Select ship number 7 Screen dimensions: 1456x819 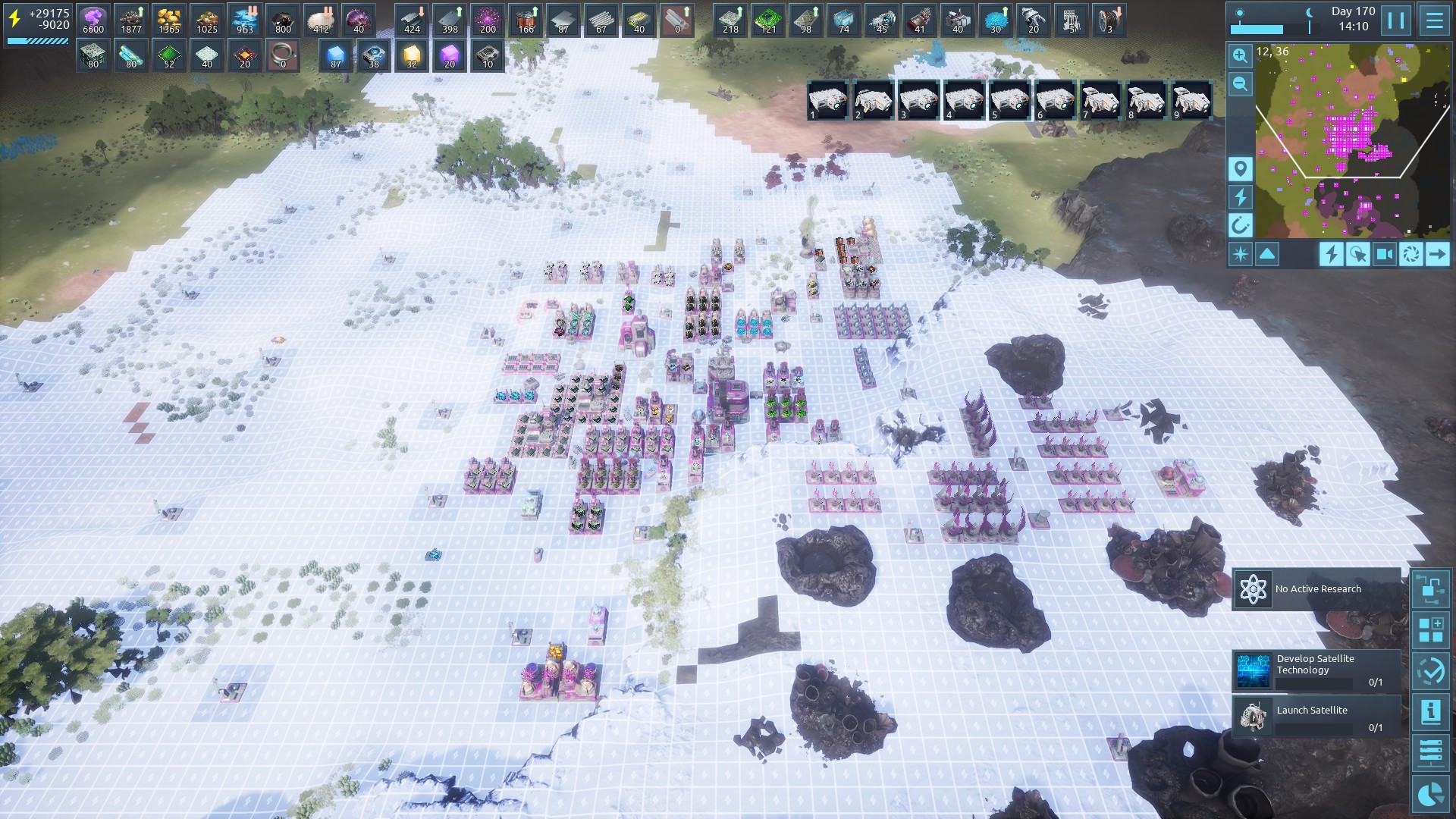pyautogui.click(x=1100, y=100)
